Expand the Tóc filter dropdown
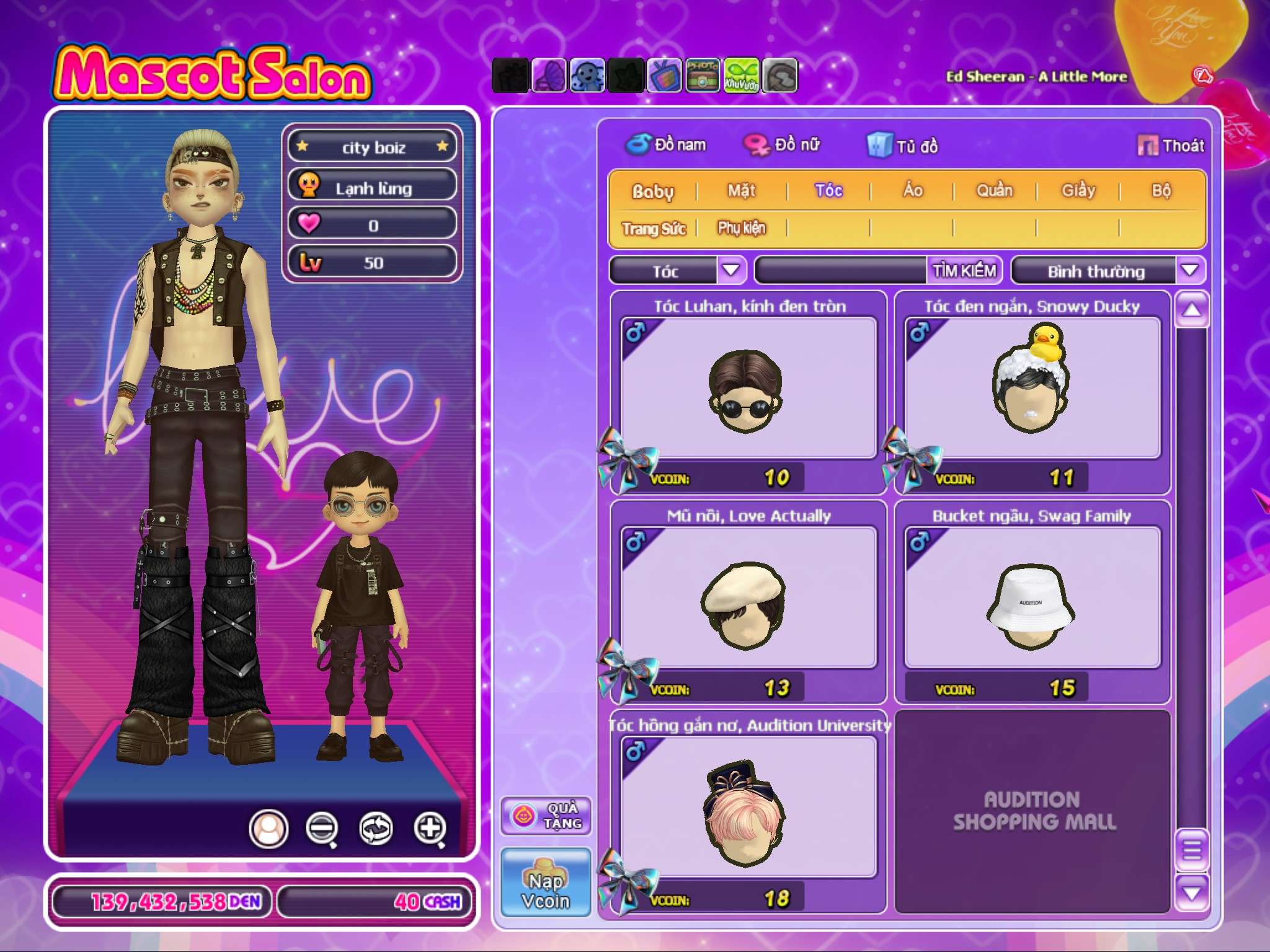Viewport: 1270px width, 952px height. tap(731, 271)
